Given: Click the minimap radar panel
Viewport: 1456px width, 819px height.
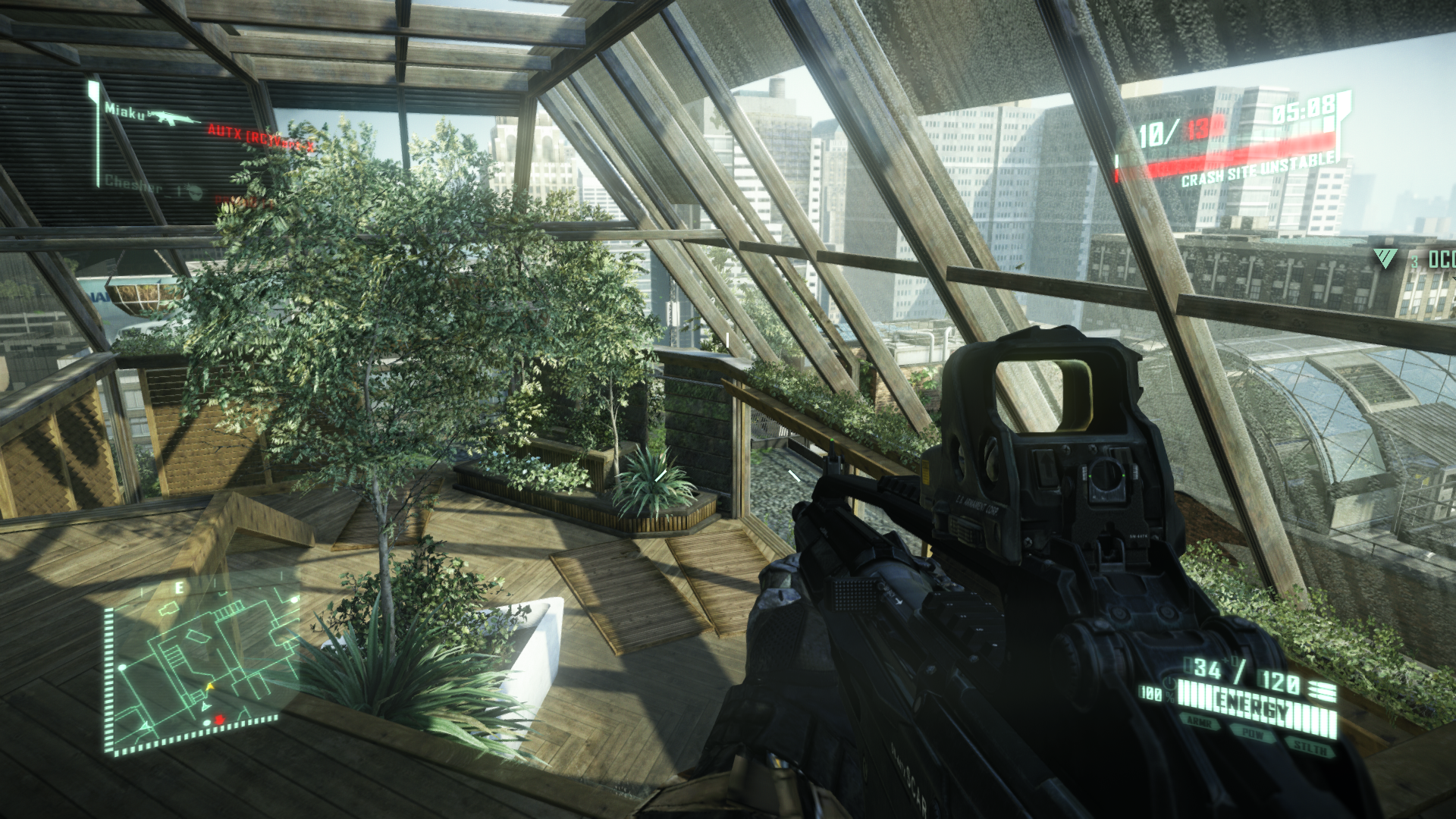Looking at the screenshot, I should pos(199,667).
